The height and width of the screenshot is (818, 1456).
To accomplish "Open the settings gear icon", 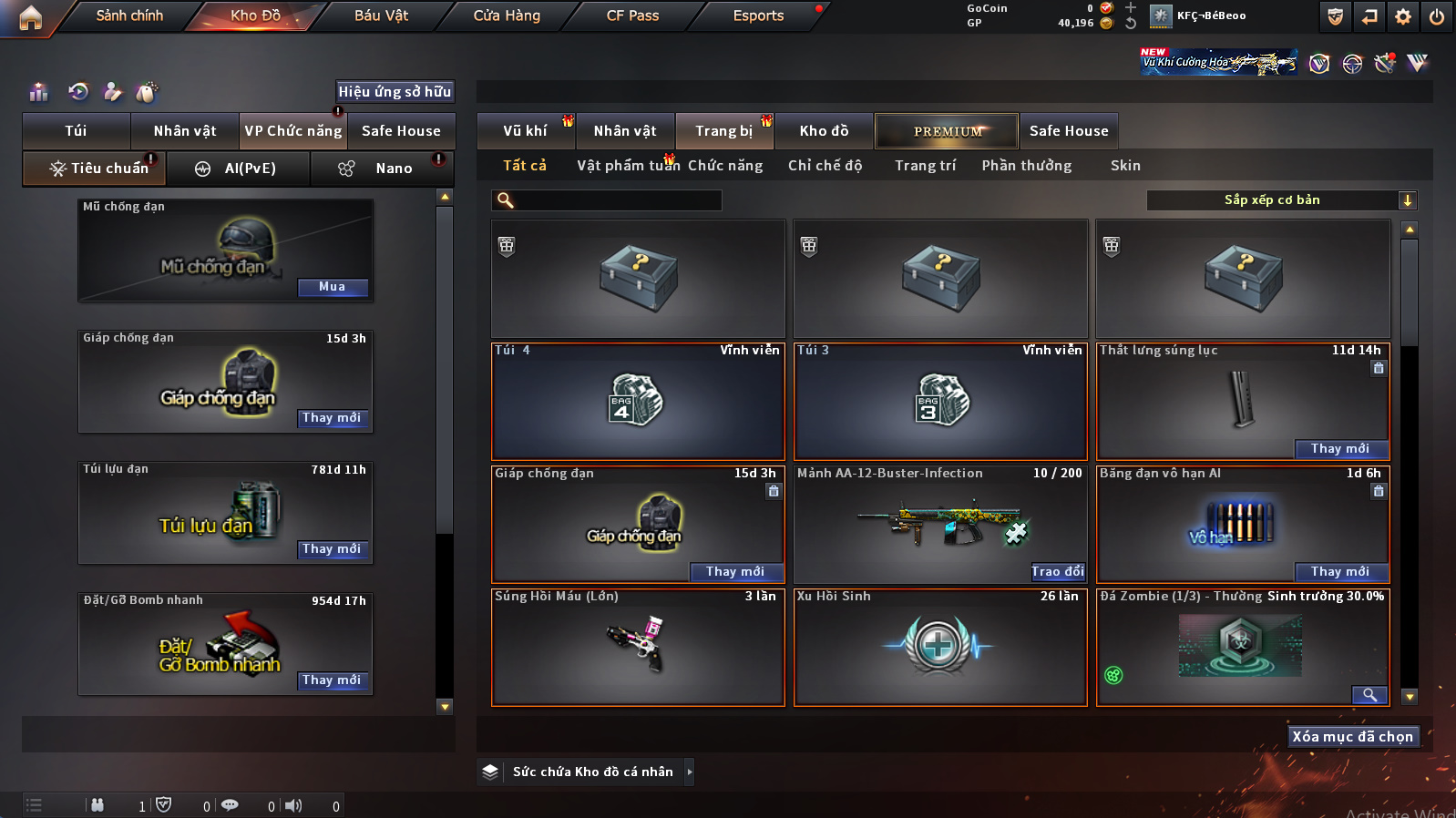I will 1403,16.
